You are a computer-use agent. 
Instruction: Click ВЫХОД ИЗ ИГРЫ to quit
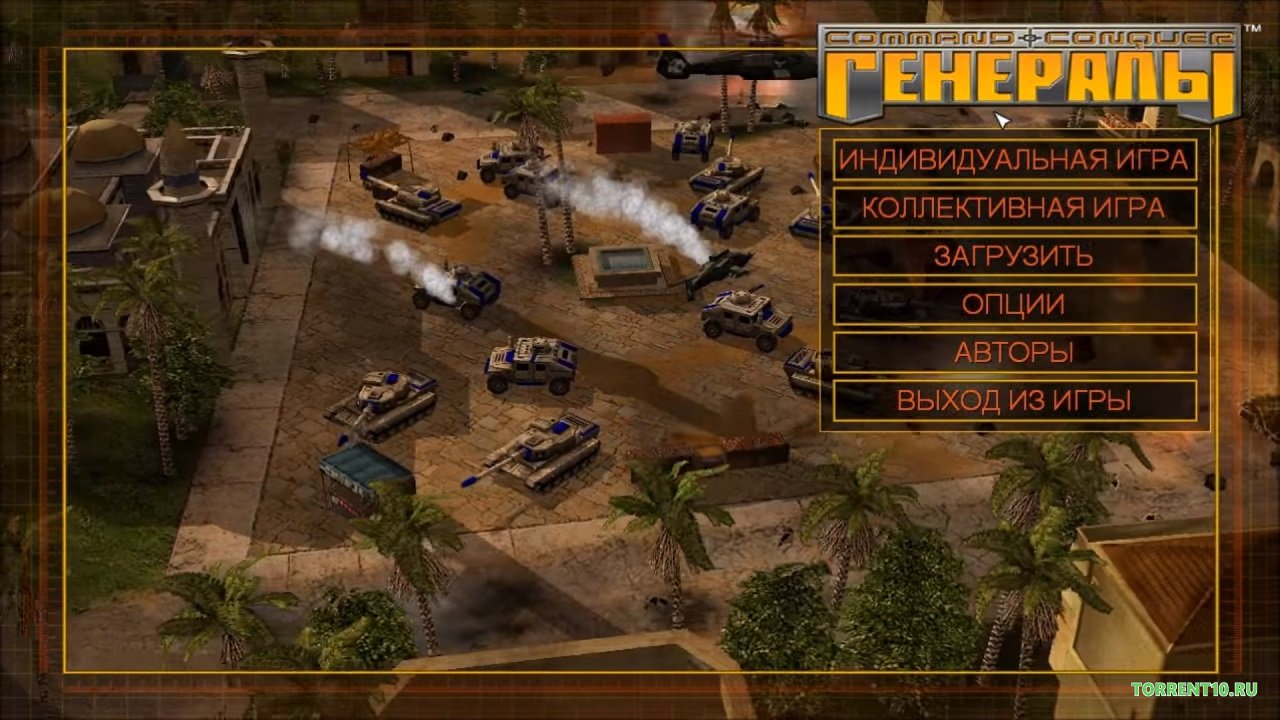click(1014, 401)
